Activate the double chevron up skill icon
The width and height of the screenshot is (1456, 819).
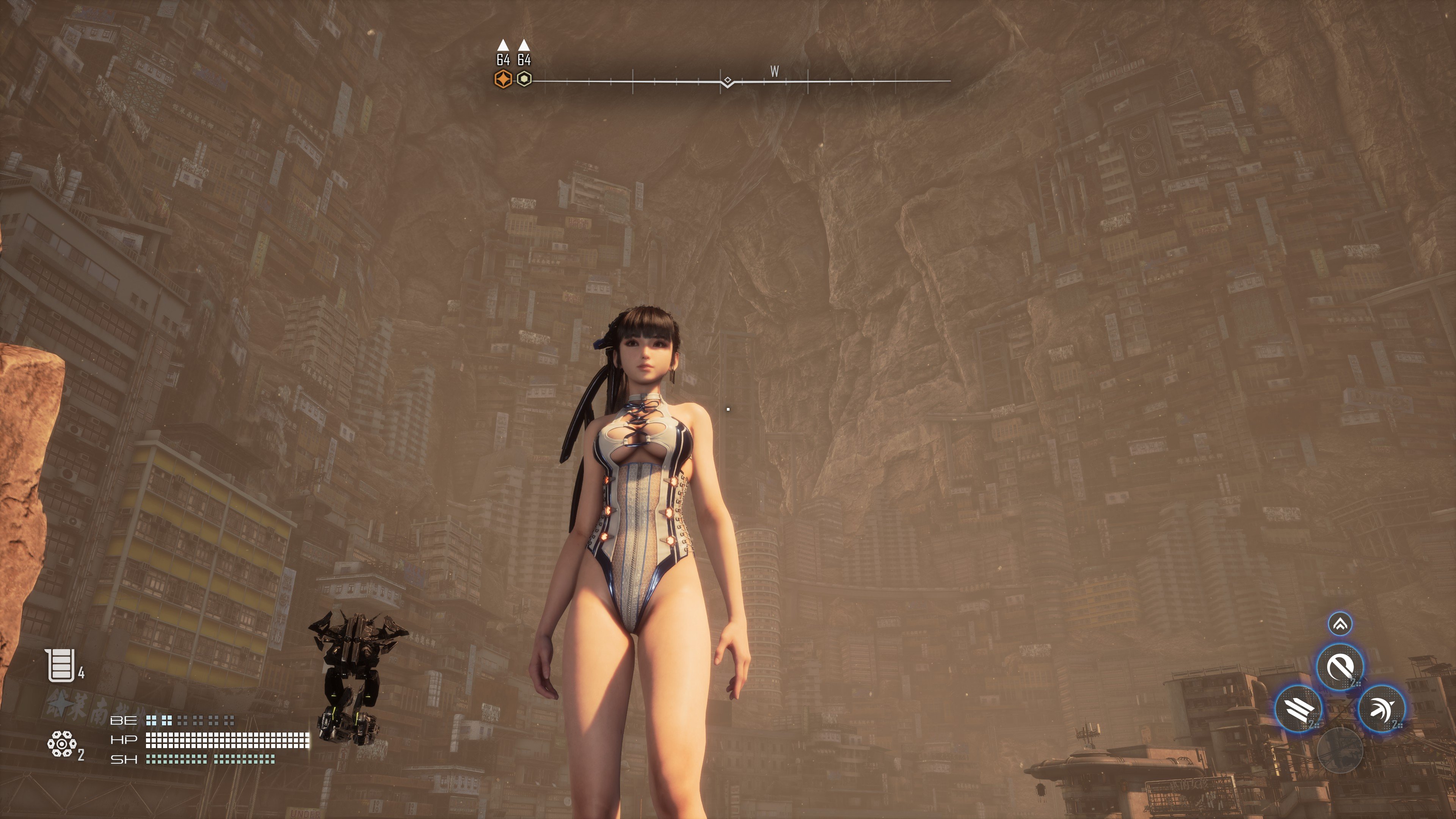pyautogui.click(x=1340, y=624)
